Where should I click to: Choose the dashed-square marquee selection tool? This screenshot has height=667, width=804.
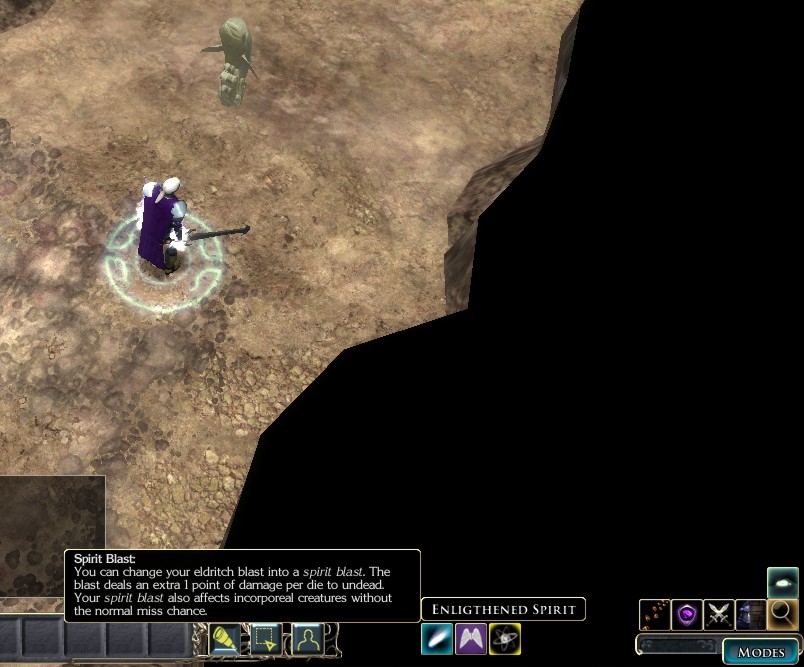click(266, 638)
